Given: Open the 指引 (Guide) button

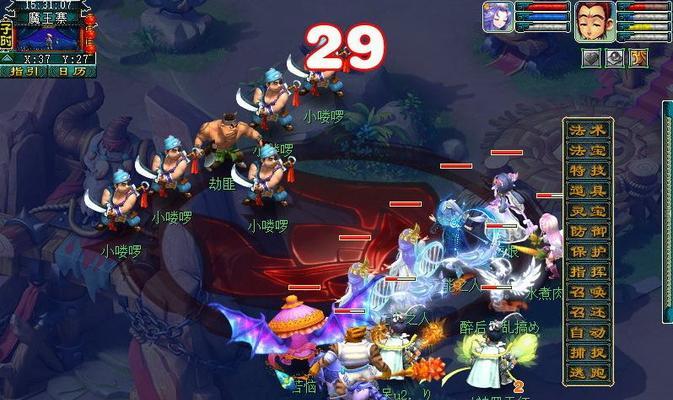Looking at the screenshot, I should (25, 71).
